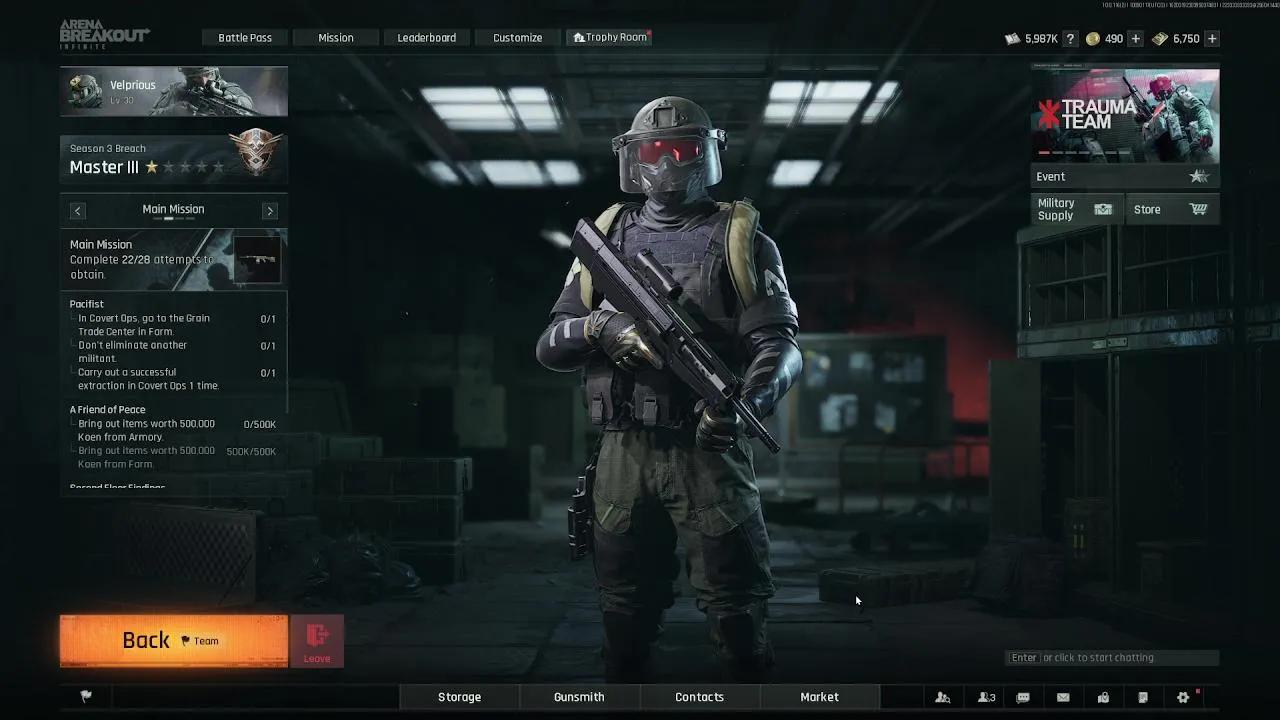View the Leaderboard

click(427, 38)
